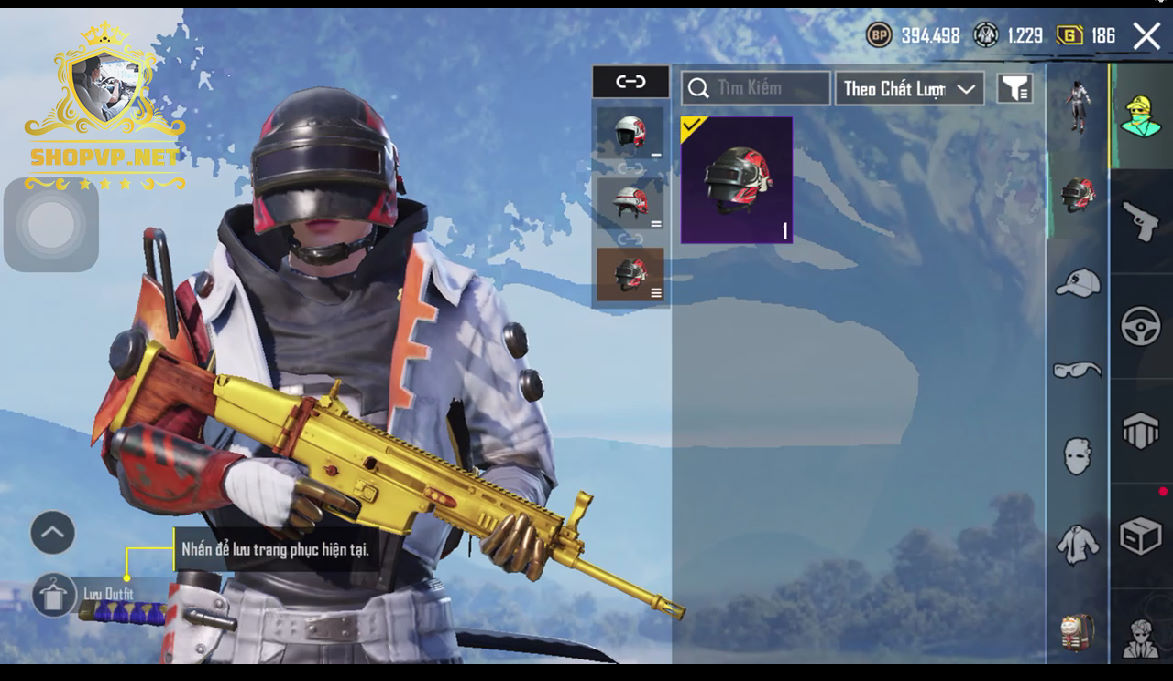Show the full character outfit category

1078,106
